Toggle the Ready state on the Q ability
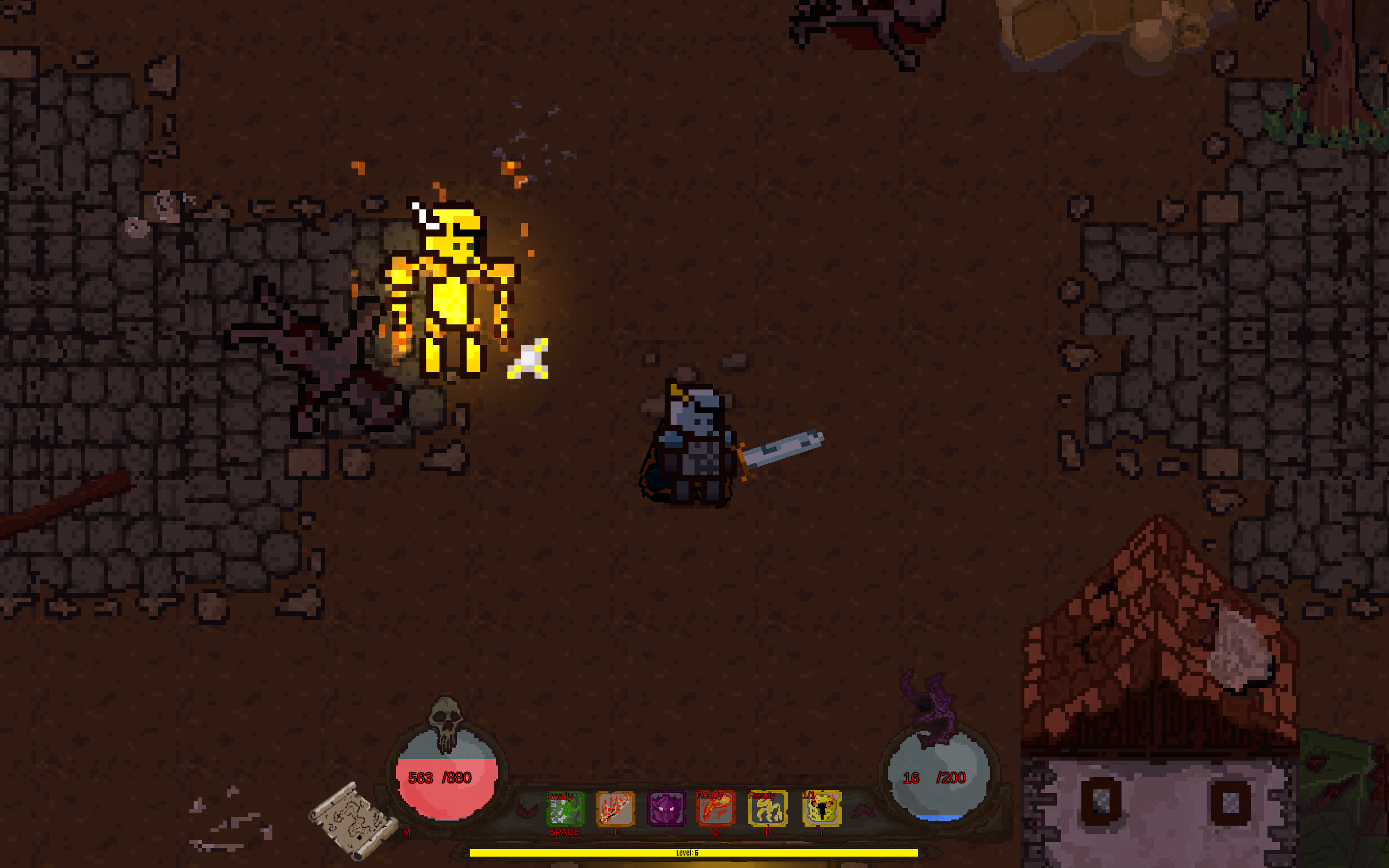This screenshot has width=1389, height=868. click(711, 795)
